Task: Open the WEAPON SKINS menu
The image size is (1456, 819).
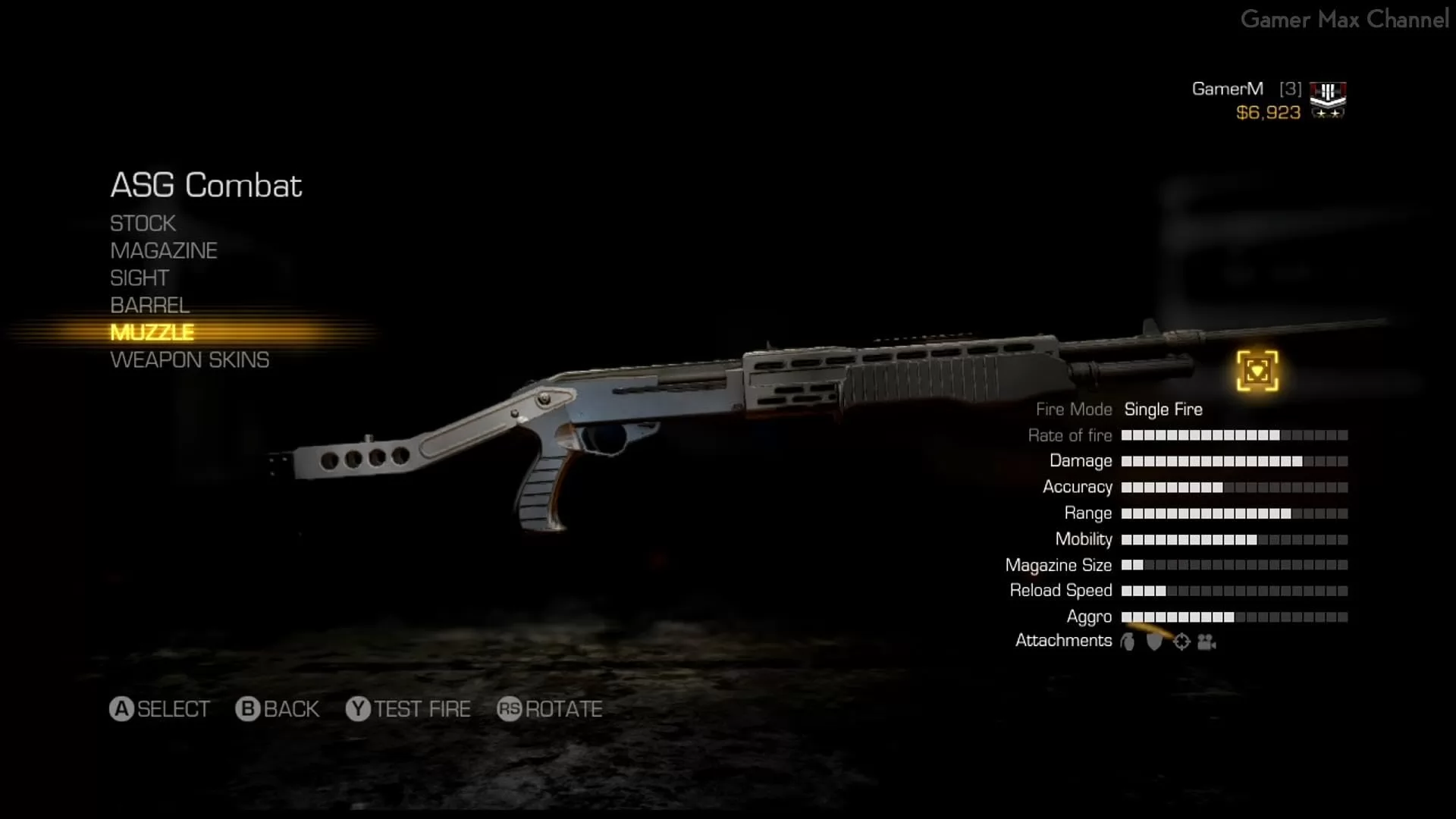Action: (190, 360)
